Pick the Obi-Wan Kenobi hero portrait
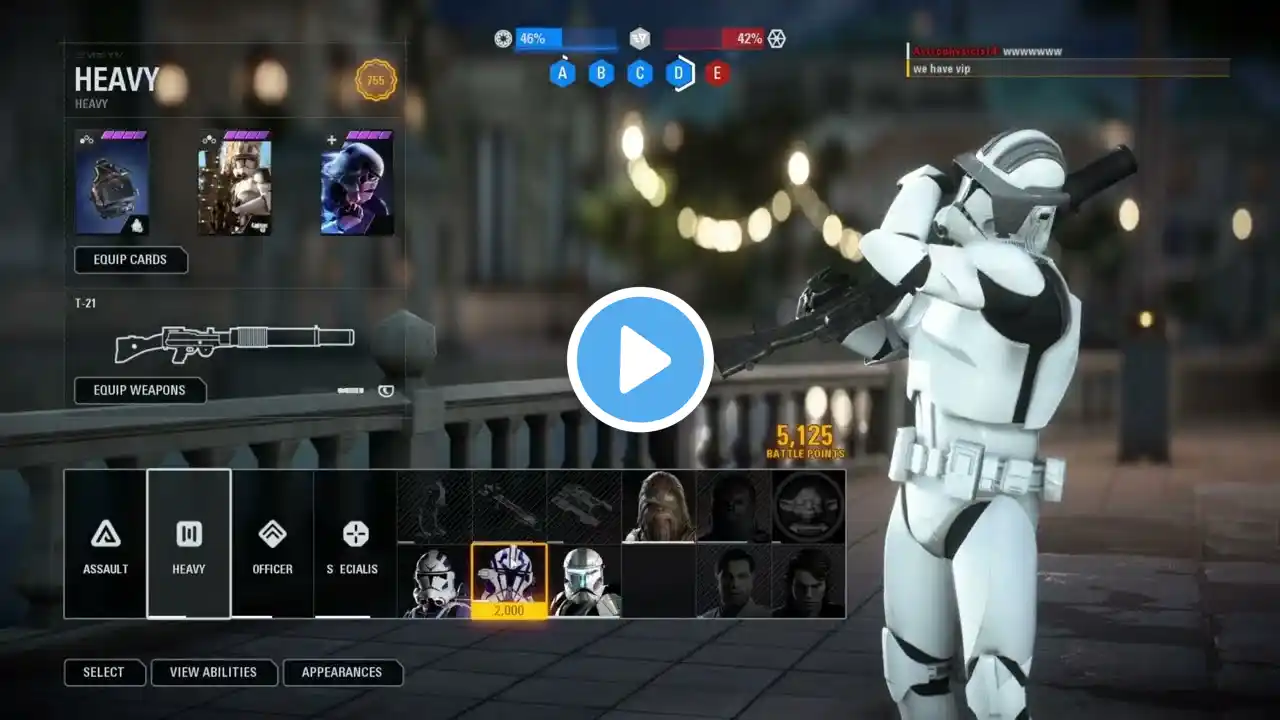 pyautogui.click(x=734, y=581)
